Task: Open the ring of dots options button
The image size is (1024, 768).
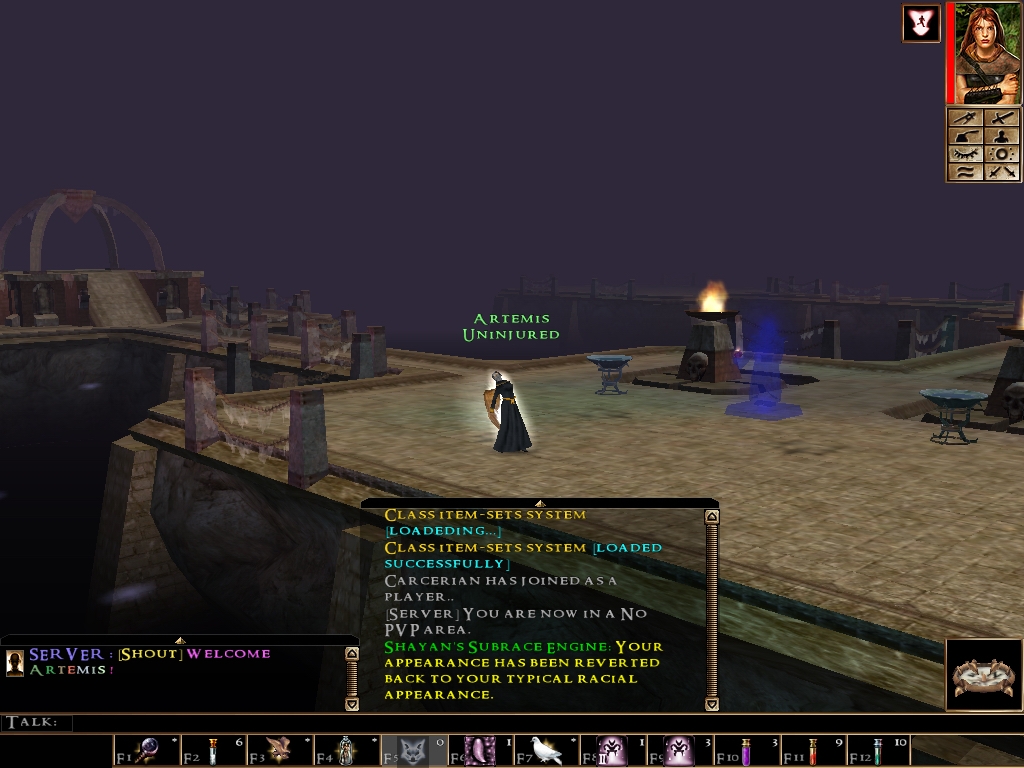Action: tap(1002, 154)
